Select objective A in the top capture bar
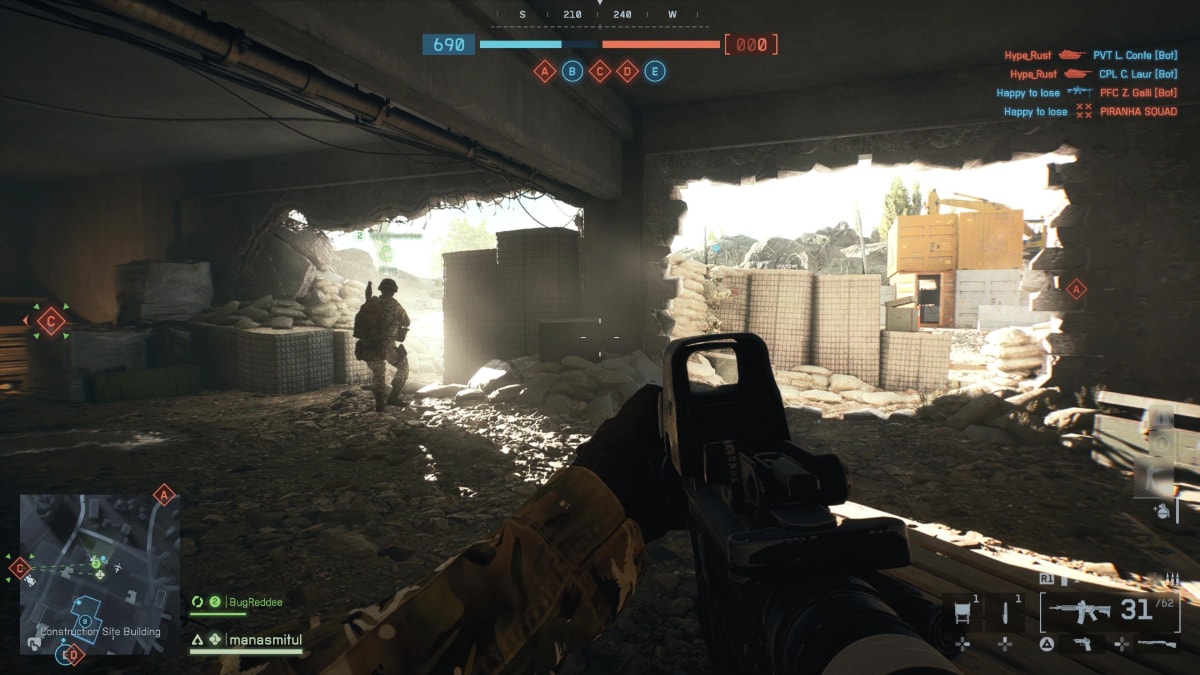Viewport: 1200px width, 675px height. pos(544,71)
